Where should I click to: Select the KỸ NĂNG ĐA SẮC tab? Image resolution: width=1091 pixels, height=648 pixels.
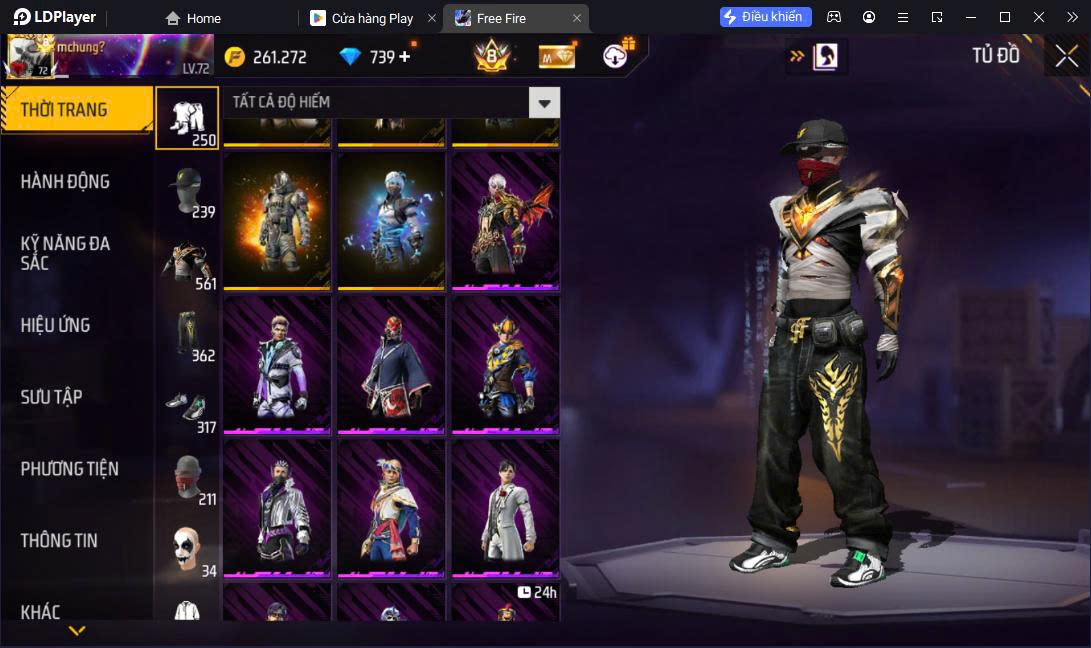pyautogui.click(x=66, y=253)
